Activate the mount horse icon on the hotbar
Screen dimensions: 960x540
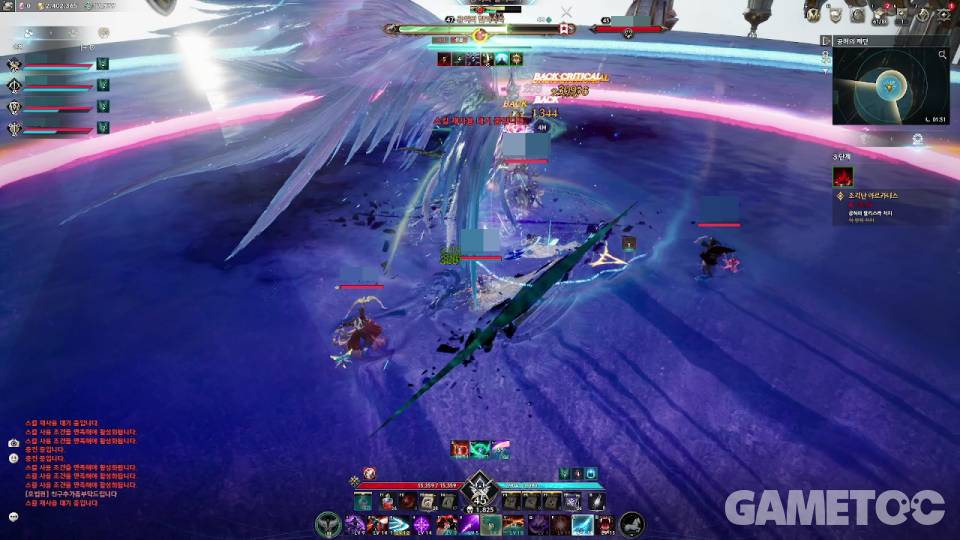coord(632,524)
